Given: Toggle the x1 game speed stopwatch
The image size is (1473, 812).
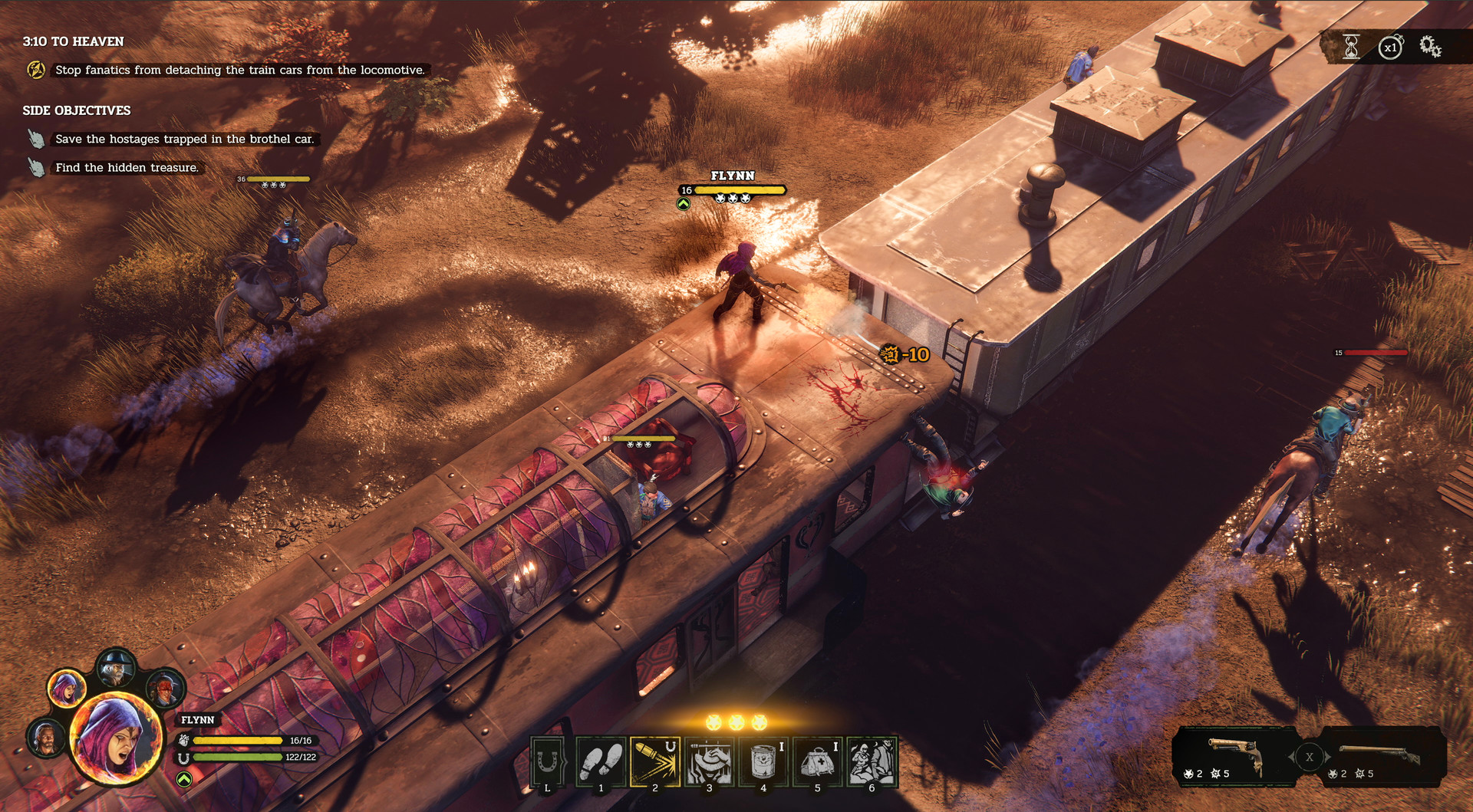Looking at the screenshot, I should click(1390, 47).
